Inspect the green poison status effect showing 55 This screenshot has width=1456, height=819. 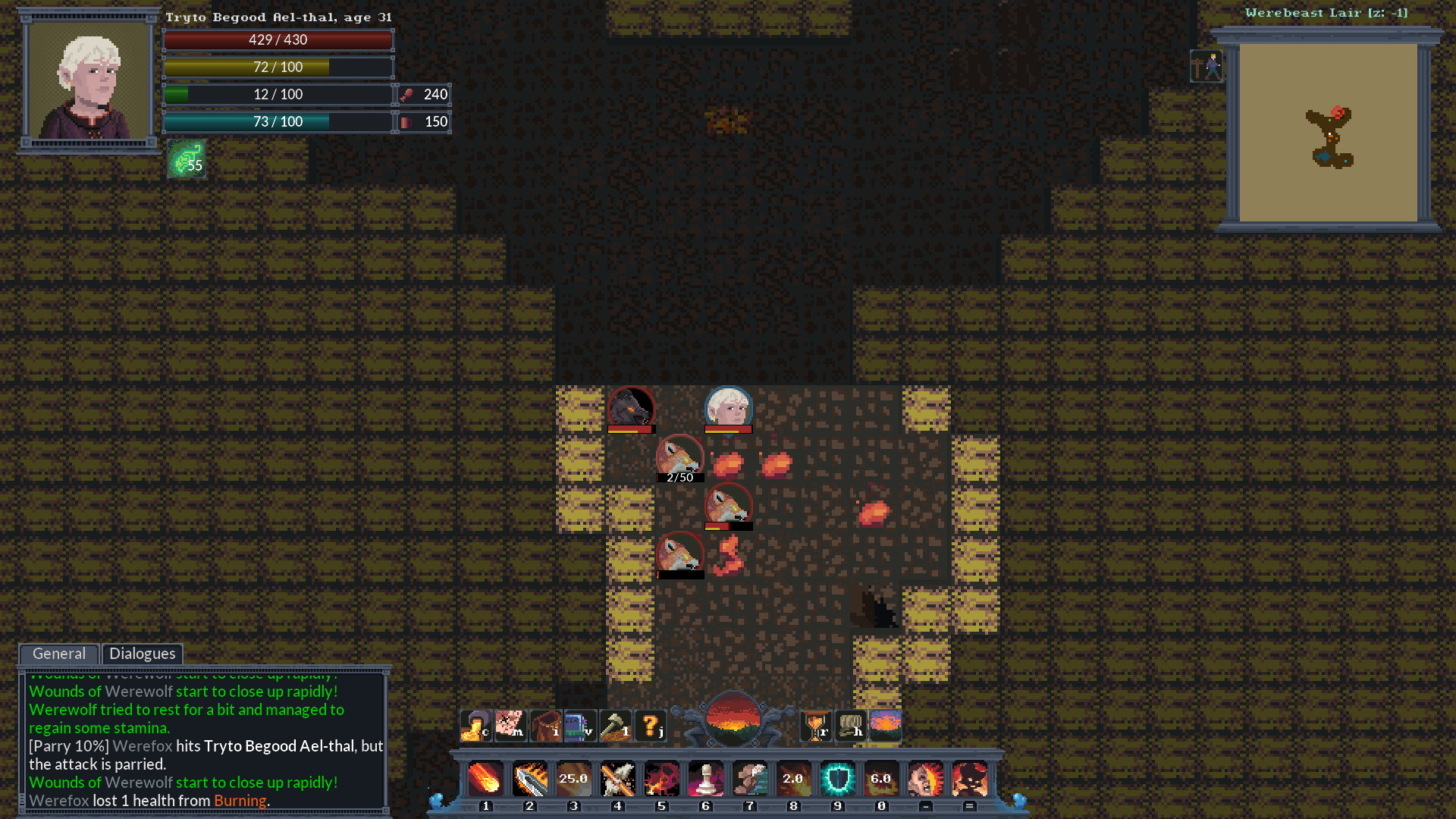tap(187, 159)
